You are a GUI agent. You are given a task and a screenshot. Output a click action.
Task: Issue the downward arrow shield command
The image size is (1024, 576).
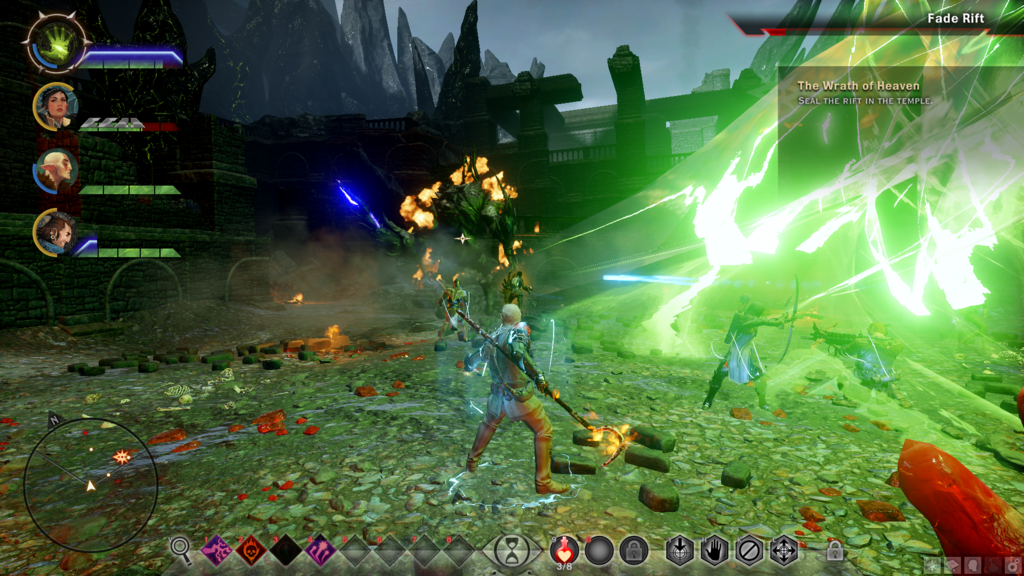click(x=680, y=550)
